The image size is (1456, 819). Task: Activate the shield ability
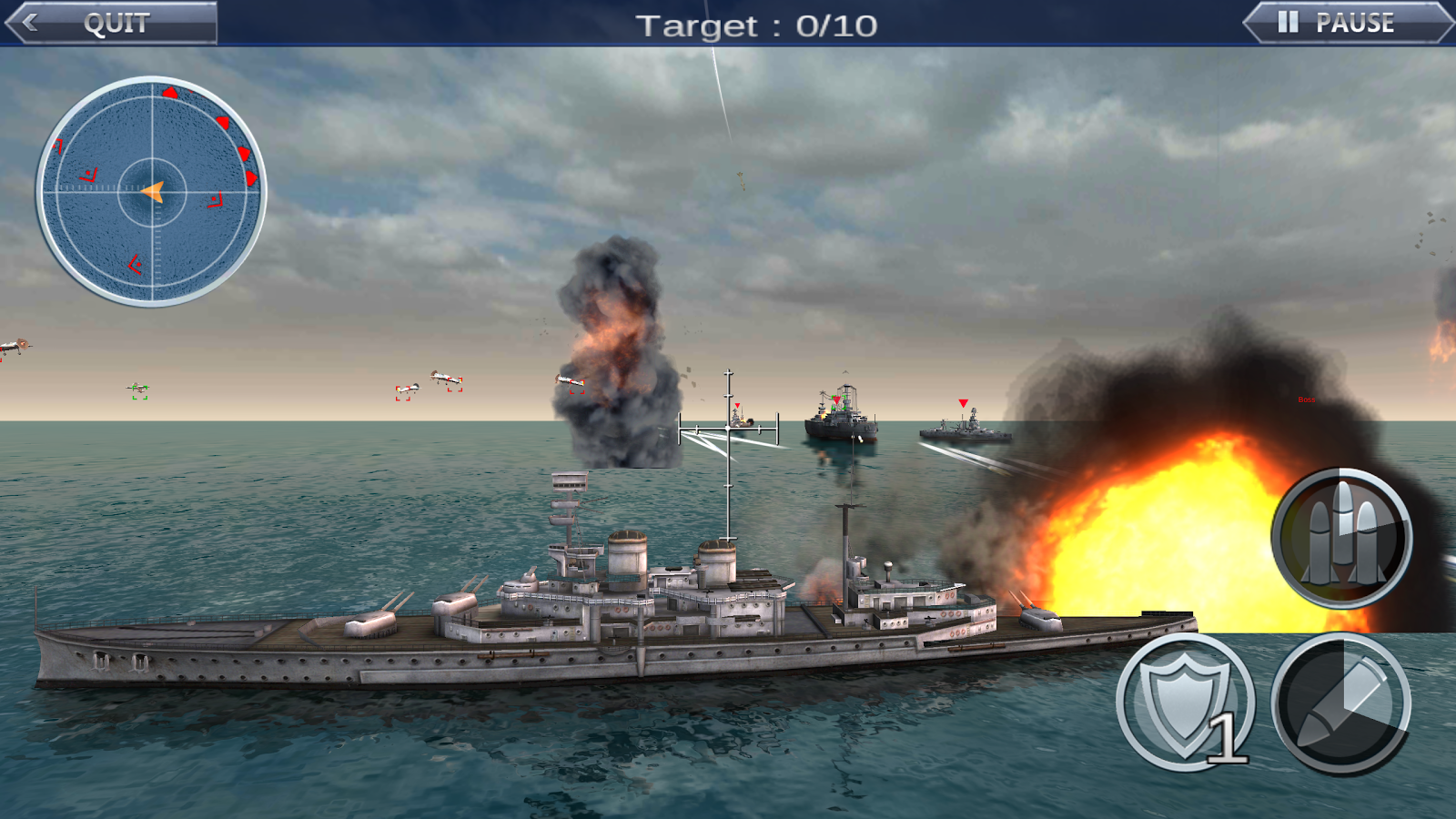[1185, 703]
